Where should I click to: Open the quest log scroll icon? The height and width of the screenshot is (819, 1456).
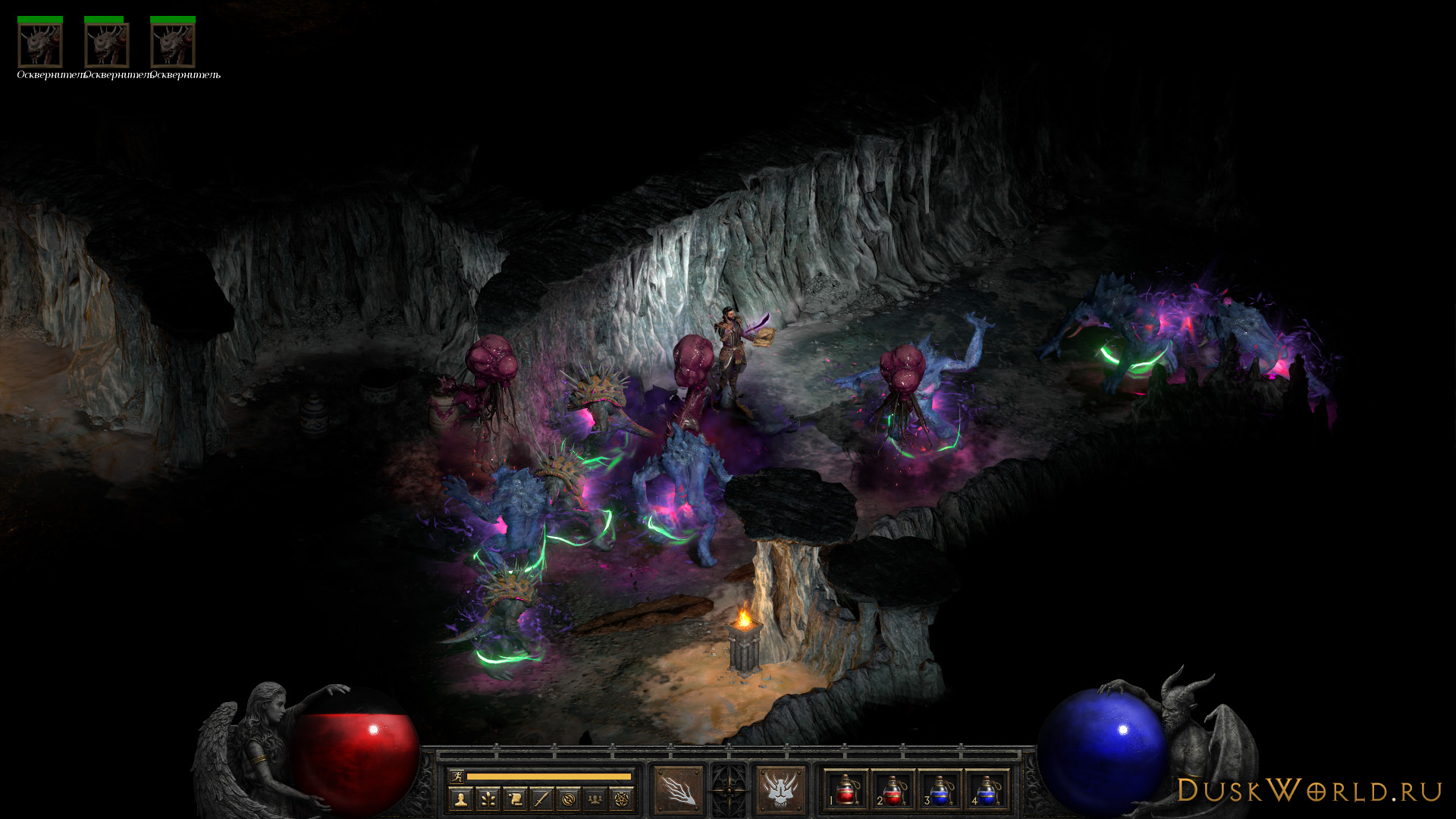point(515,799)
